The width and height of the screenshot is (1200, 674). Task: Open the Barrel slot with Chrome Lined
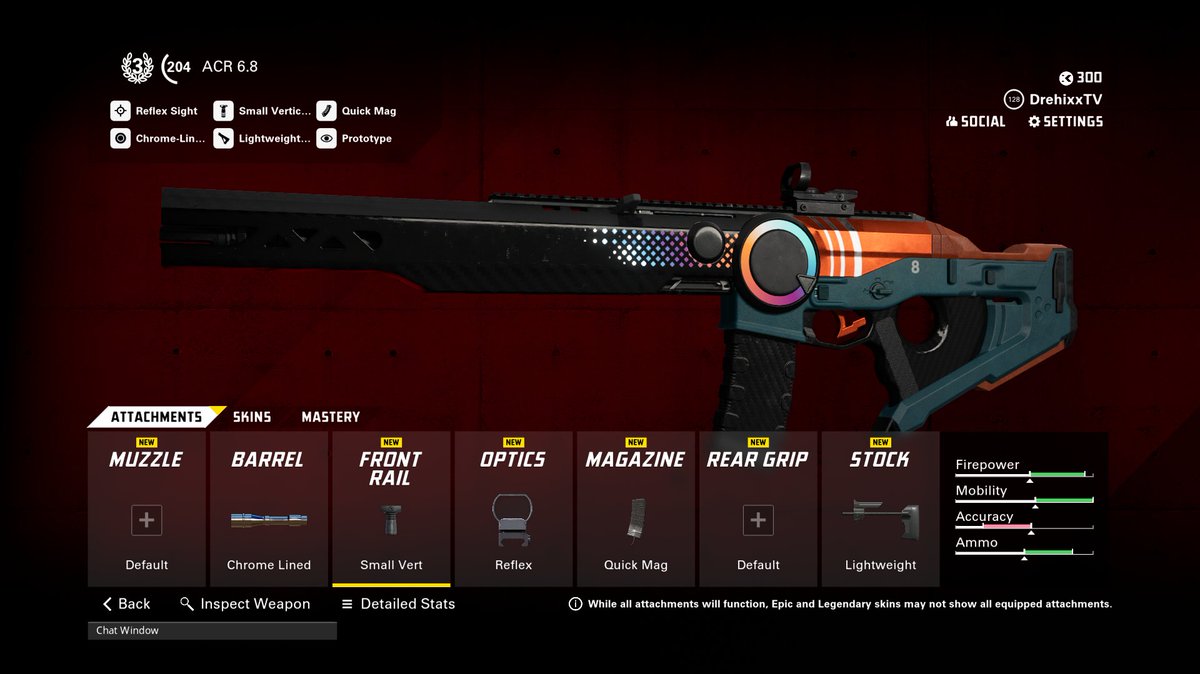pyautogui.click(x=269, y=509)
